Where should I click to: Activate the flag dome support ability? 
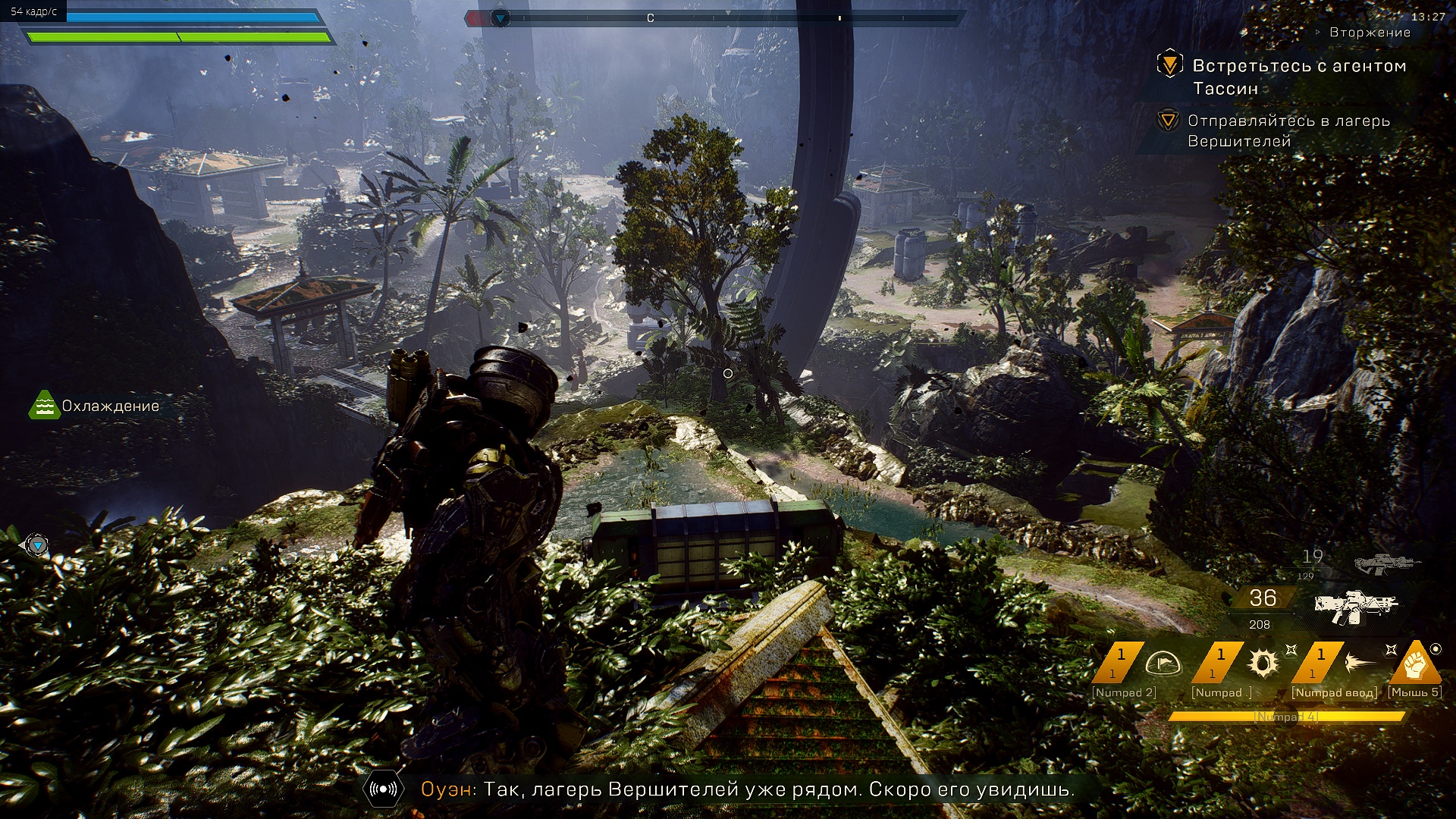1163,664
